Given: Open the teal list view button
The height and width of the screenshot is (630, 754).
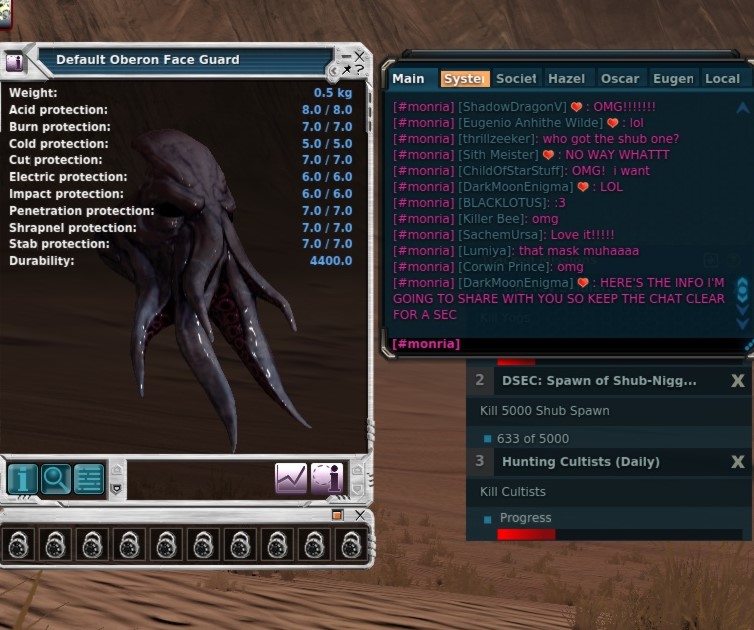Looking at the screenshot, I should tap(89, 479).
